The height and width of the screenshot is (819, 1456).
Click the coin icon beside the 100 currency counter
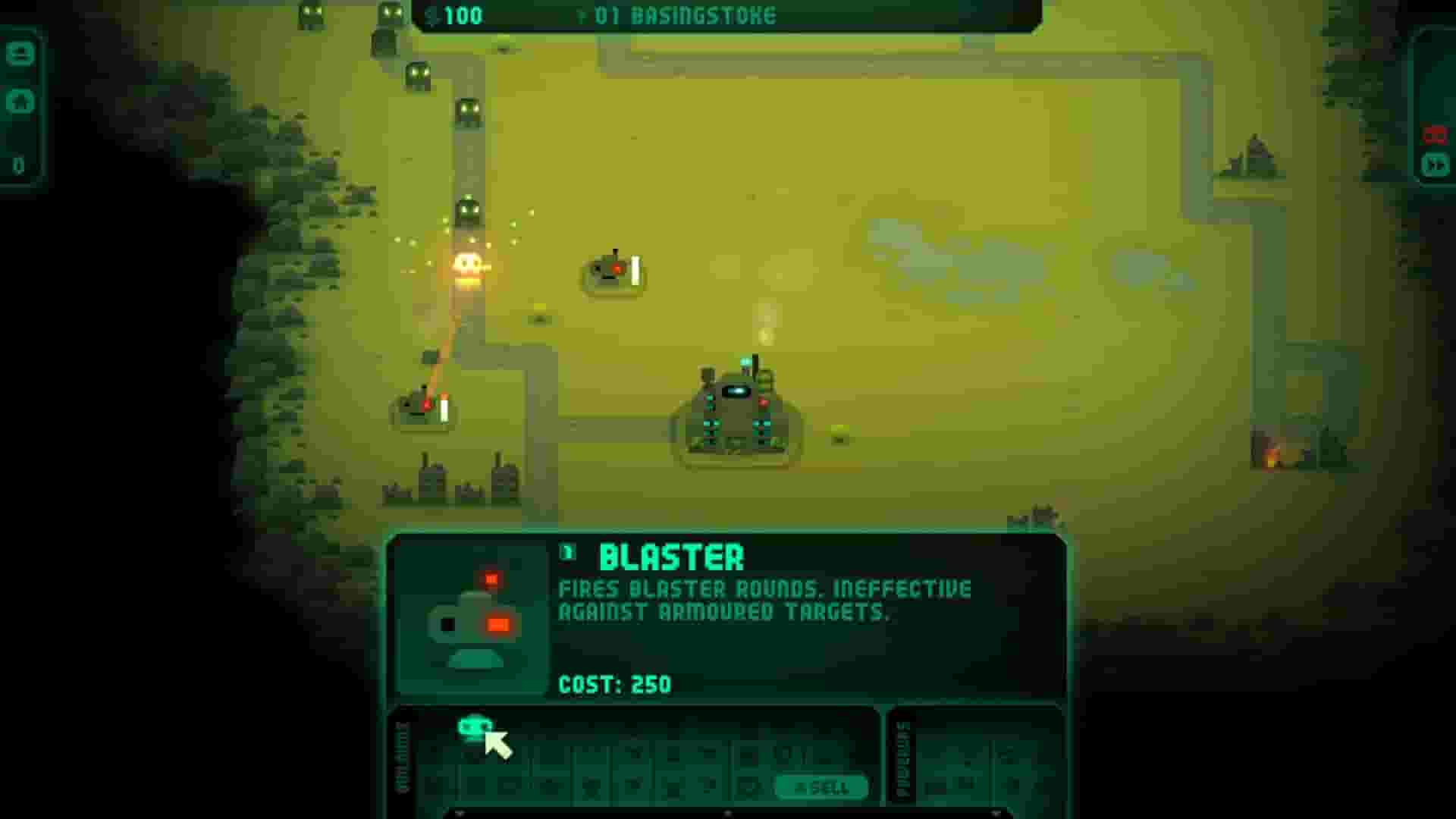pyautogui.click(x=430, y=17)
